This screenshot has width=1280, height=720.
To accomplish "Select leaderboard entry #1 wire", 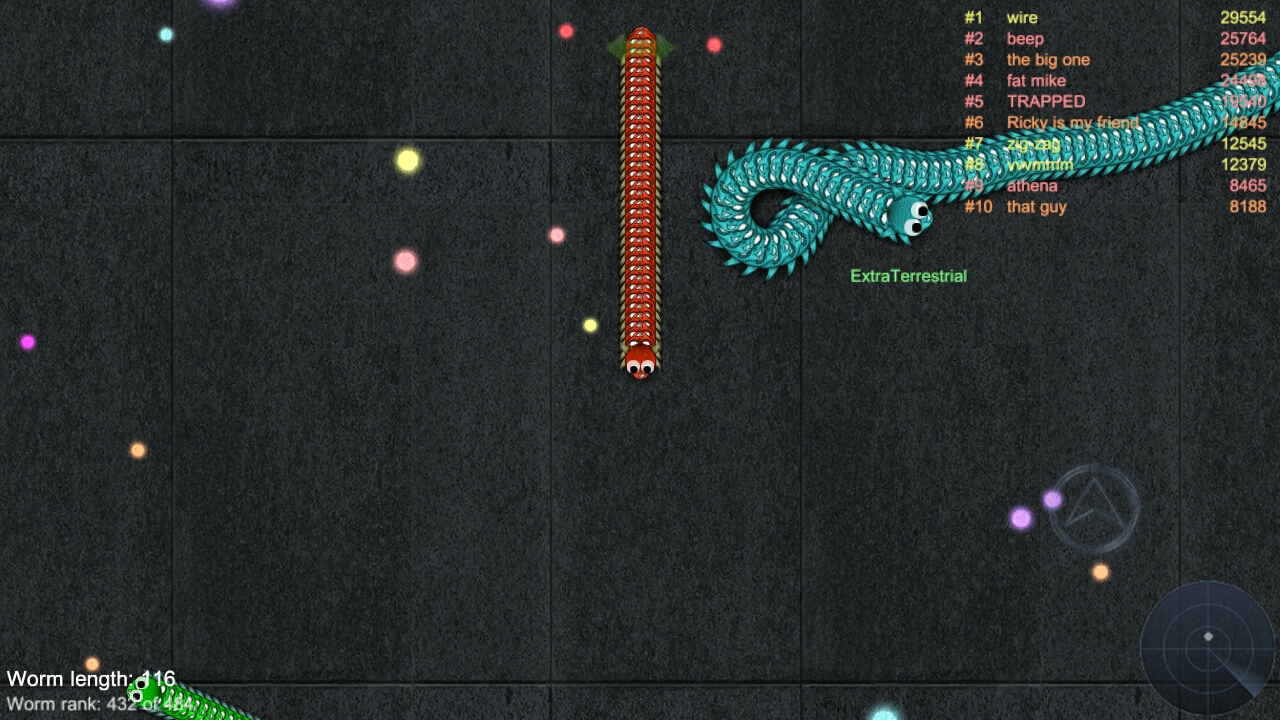I will tap(1022, 17).
